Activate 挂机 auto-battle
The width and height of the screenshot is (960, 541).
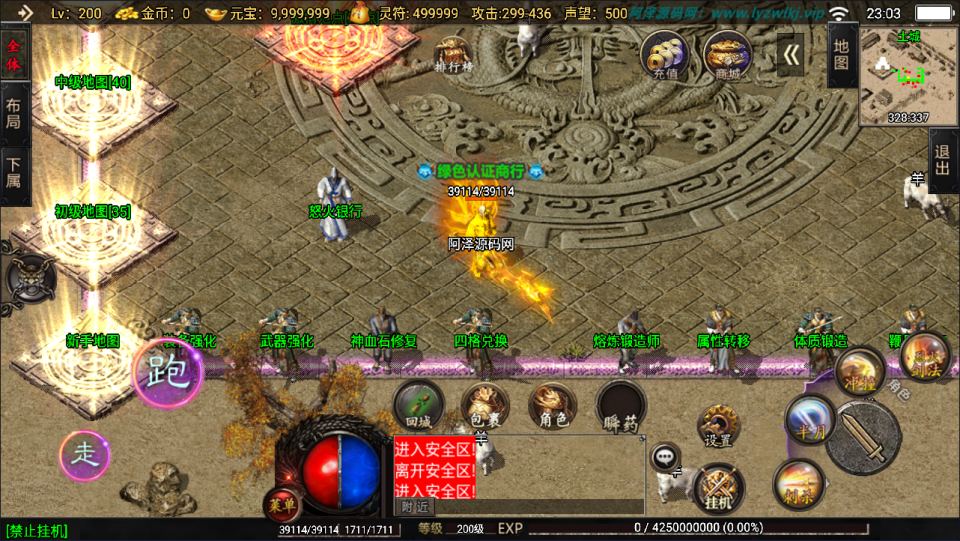(718, 488)
